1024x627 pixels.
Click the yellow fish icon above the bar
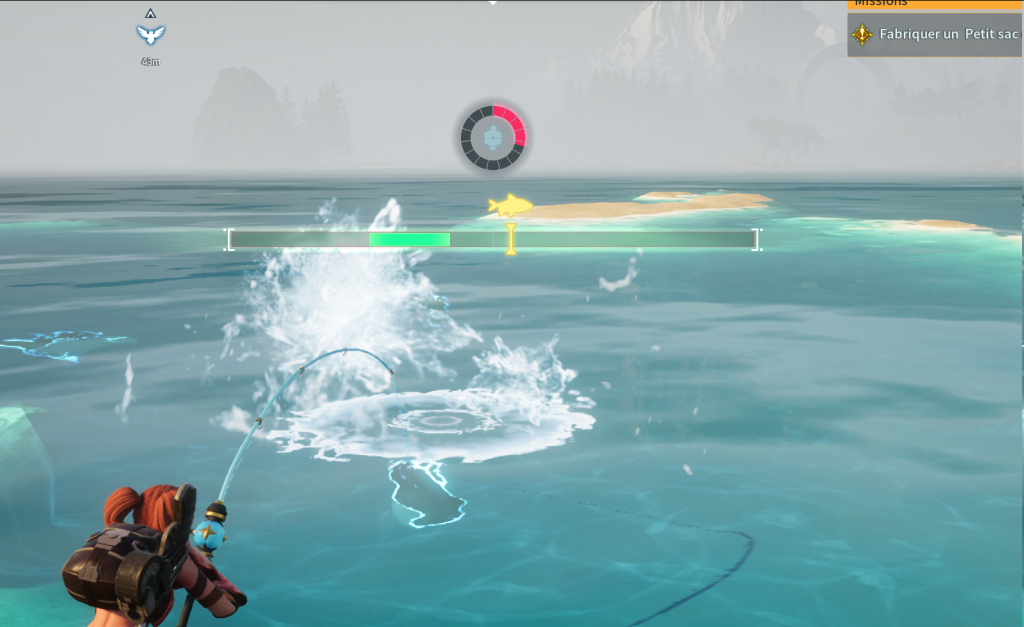pos(510,206)
